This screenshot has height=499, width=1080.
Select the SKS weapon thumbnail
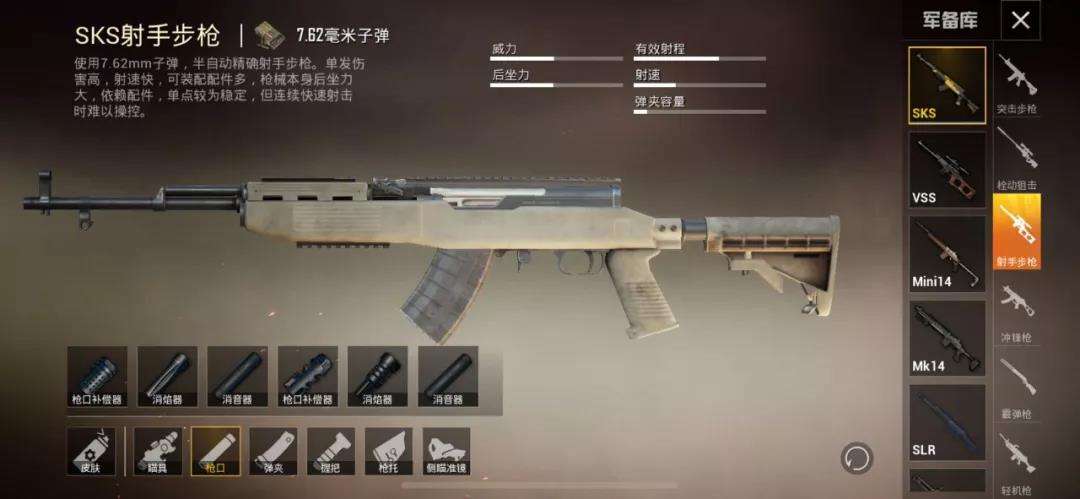(x=946, y=85)
